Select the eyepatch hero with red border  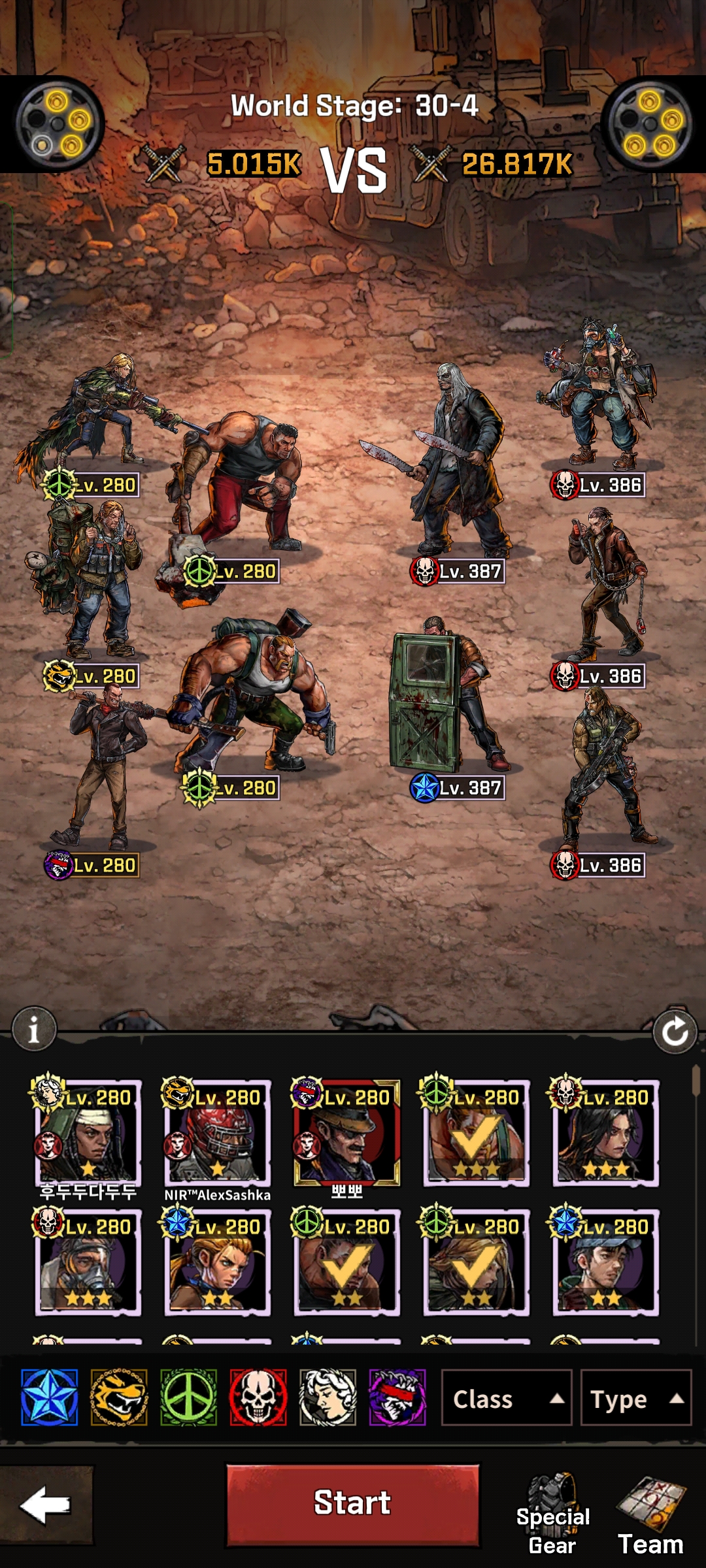[346, 1133]
